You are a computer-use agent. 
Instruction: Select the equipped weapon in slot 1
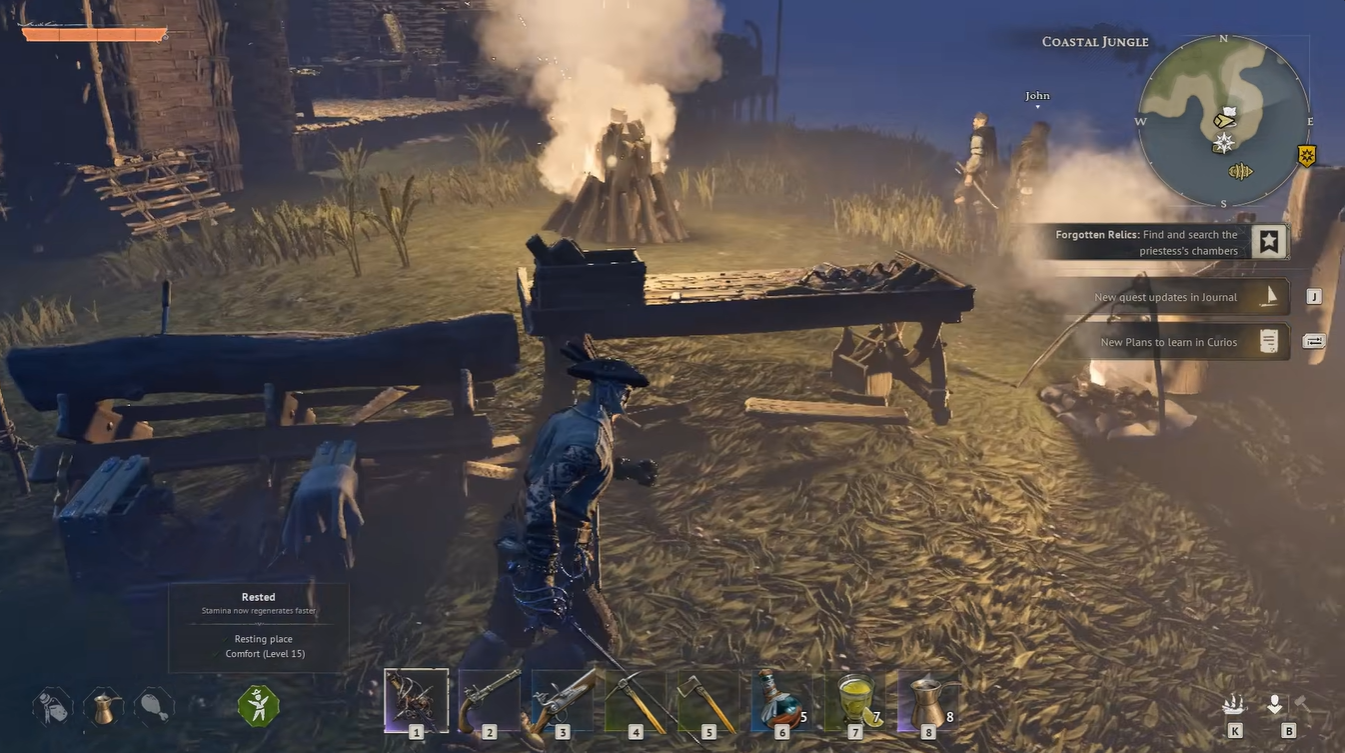click(x=416, y=700)
